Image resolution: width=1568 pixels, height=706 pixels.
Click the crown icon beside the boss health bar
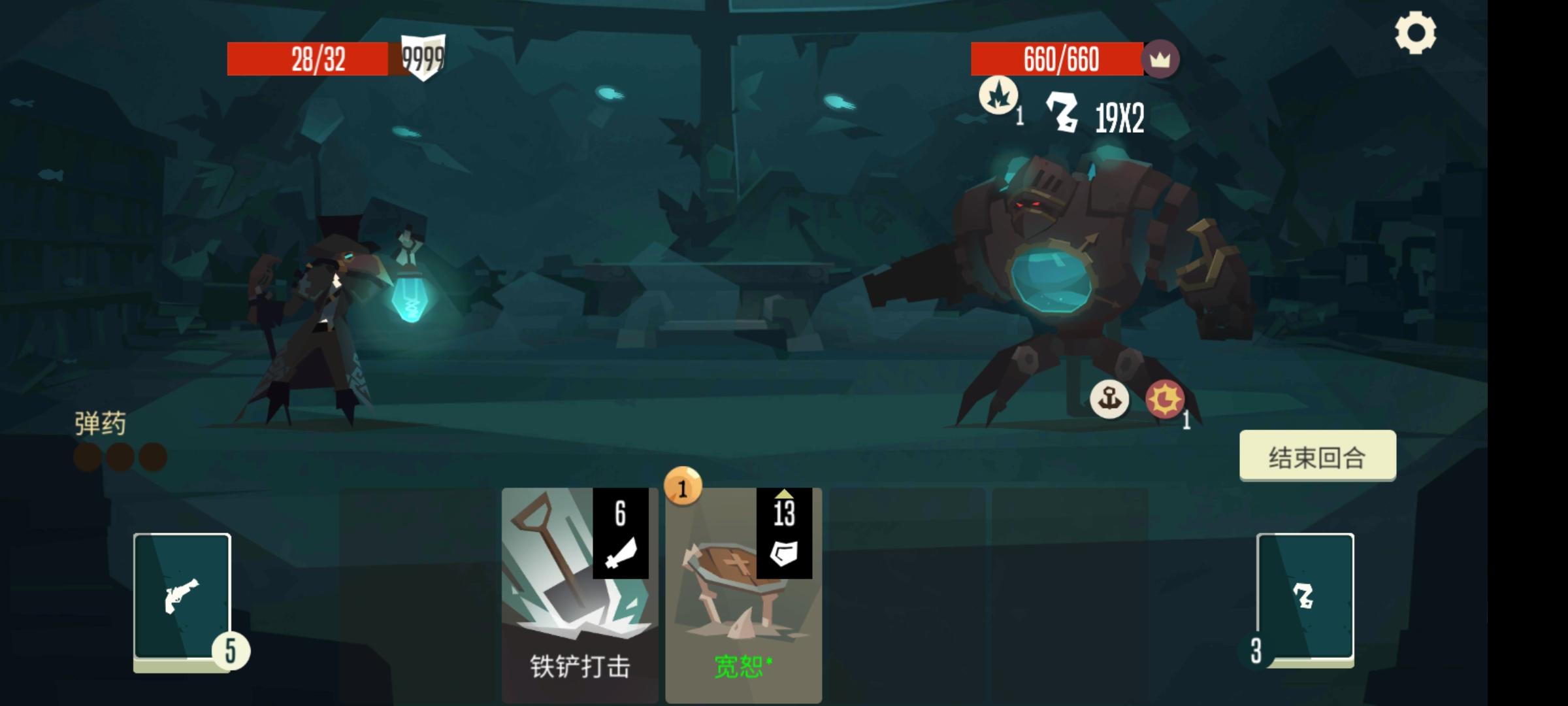coord(1163,60)
